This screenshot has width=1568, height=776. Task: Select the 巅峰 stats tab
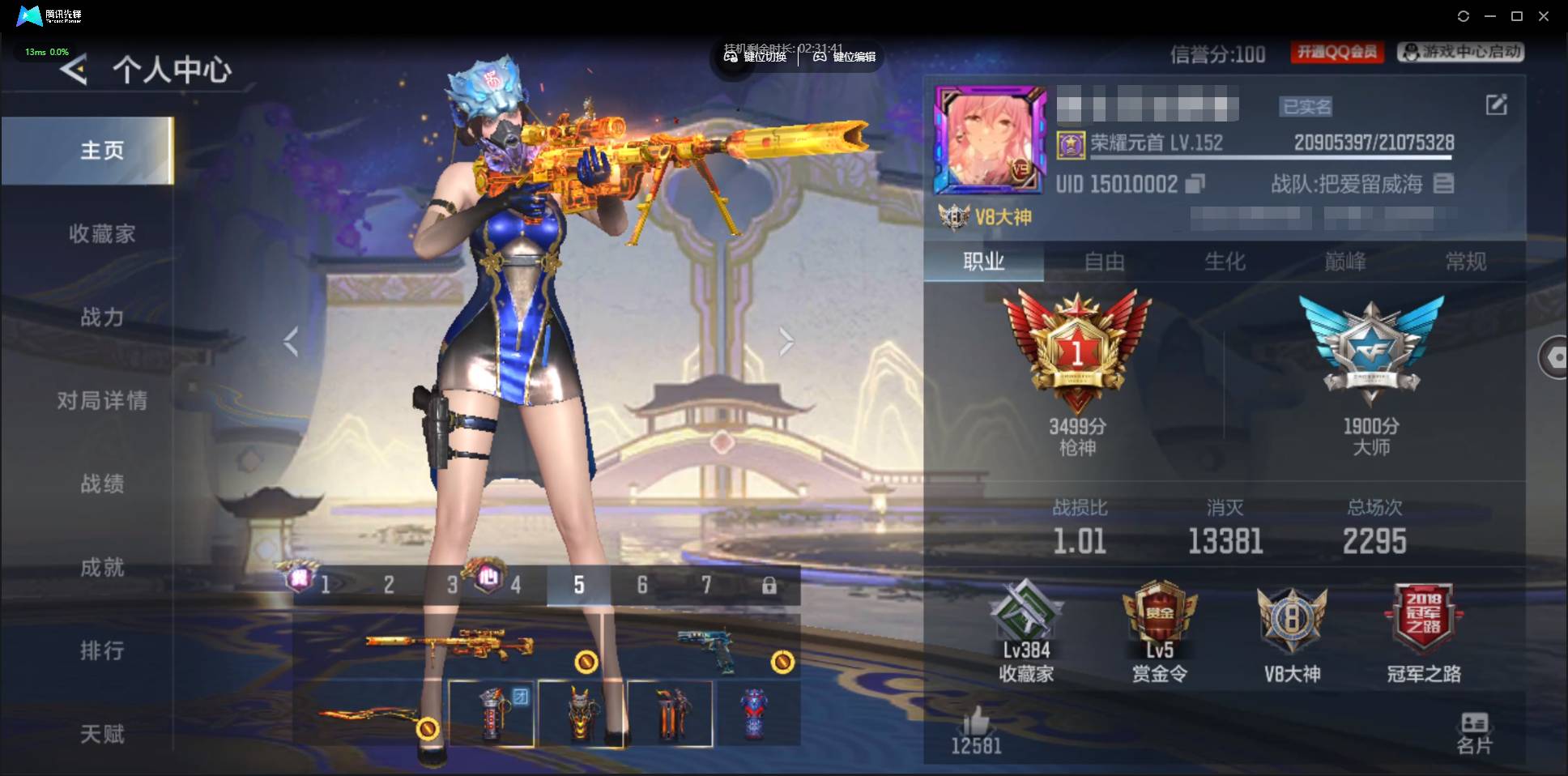click(1345, 262)
